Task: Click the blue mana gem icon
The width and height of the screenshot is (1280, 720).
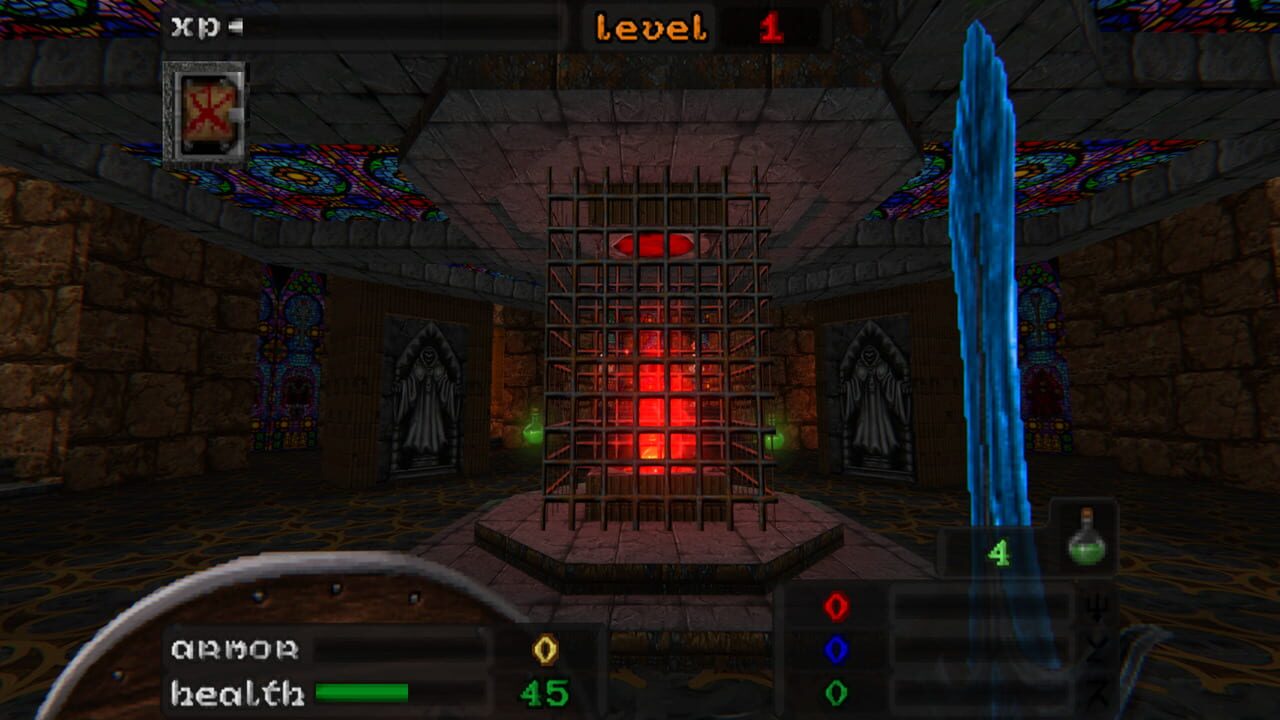Action: [x=836, y=648]
